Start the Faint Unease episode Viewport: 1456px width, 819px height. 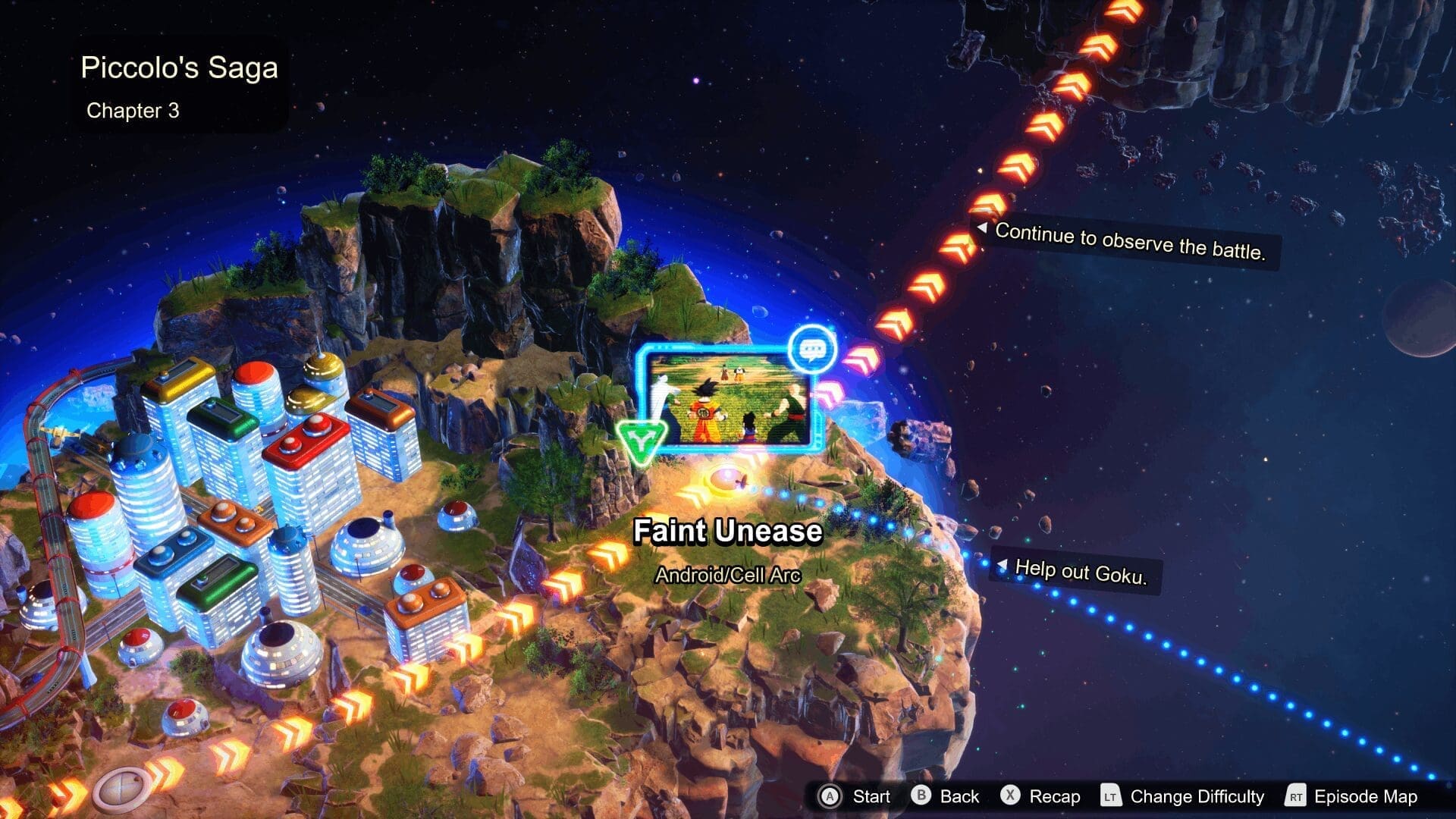855,796
